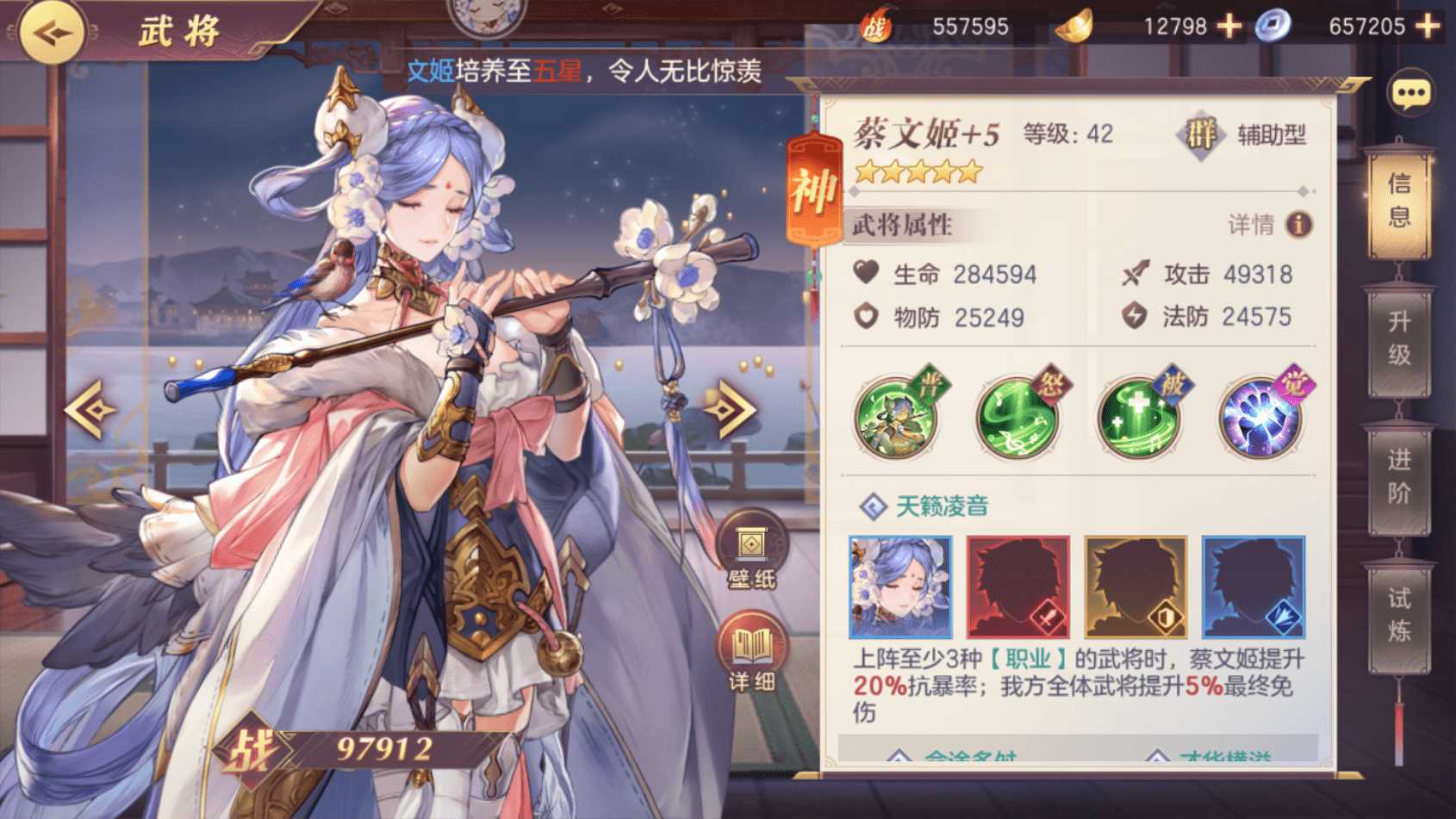Click the 群 class badge beside 辅助型
This screenshot has height=819, width=1456.
point(1202,134)
